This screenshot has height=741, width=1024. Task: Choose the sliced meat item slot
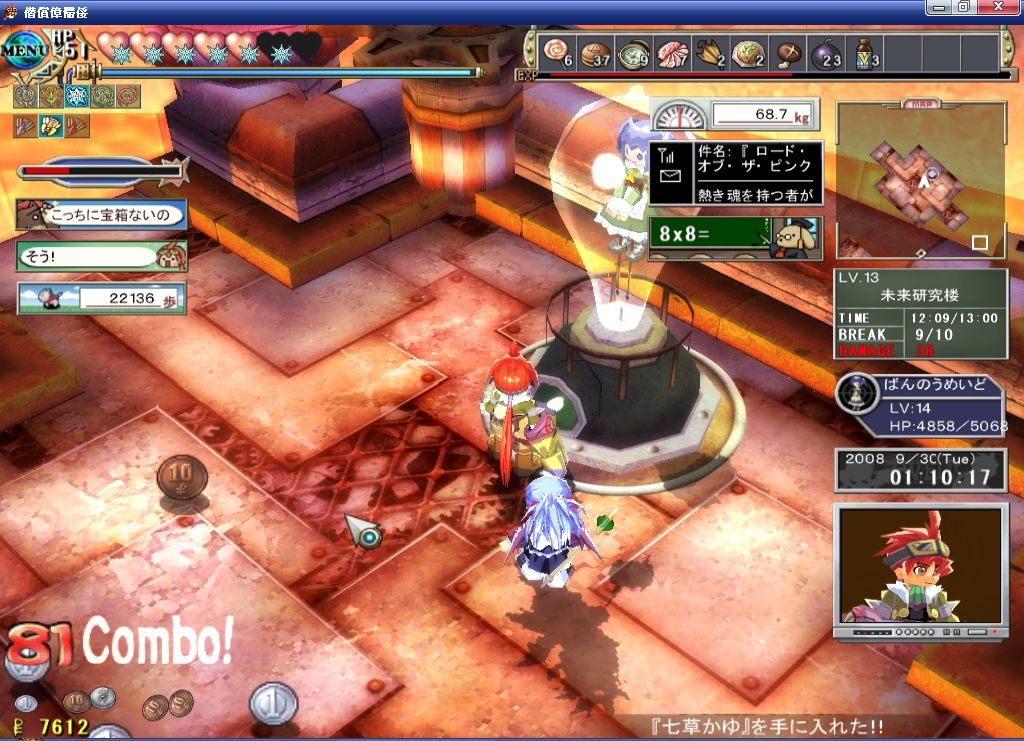673,53
